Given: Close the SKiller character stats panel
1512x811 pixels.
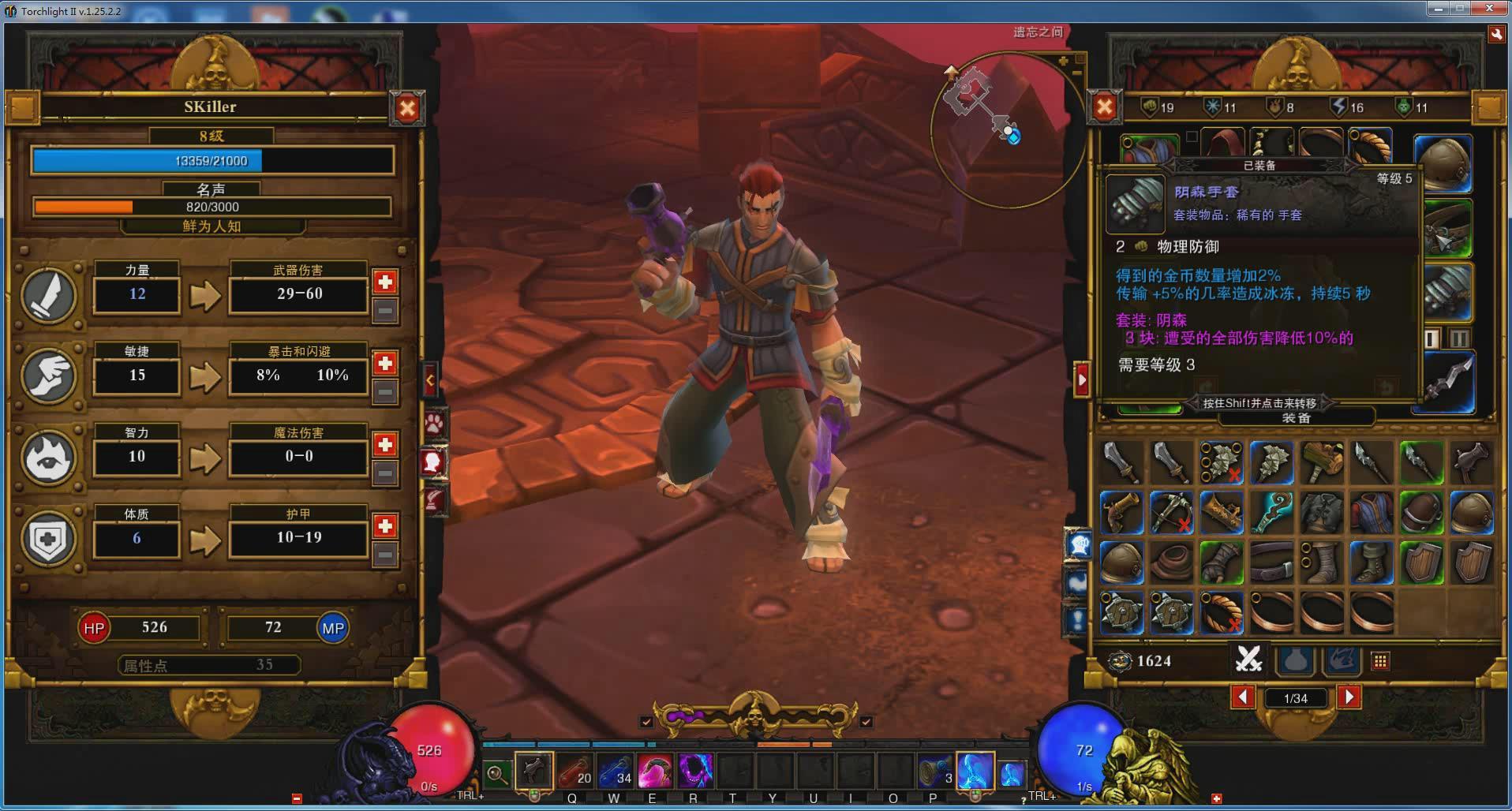Looking at the screenshot, I should (406, 108).
